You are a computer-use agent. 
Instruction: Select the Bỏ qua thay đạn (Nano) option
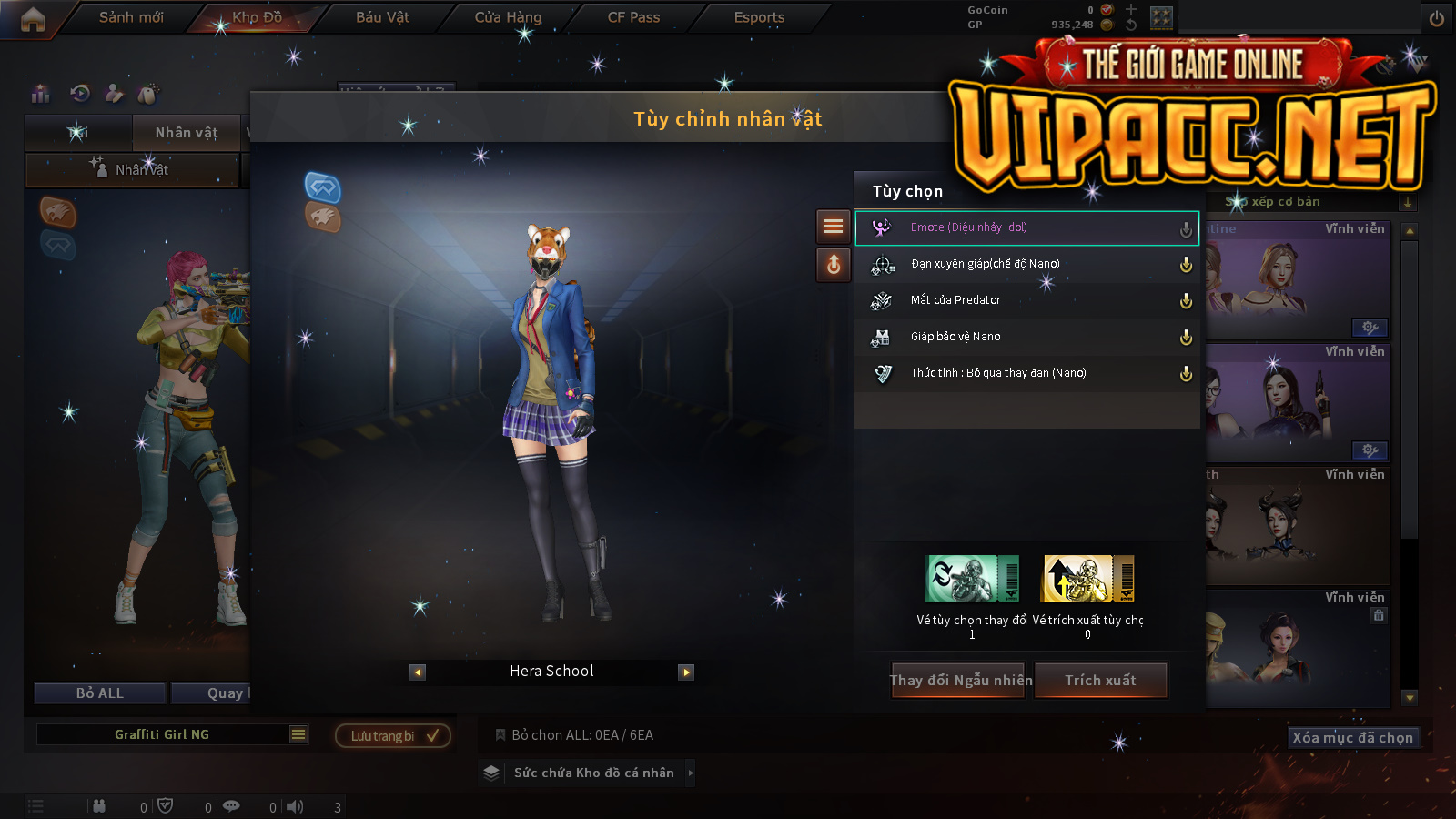pos(1026,373)
